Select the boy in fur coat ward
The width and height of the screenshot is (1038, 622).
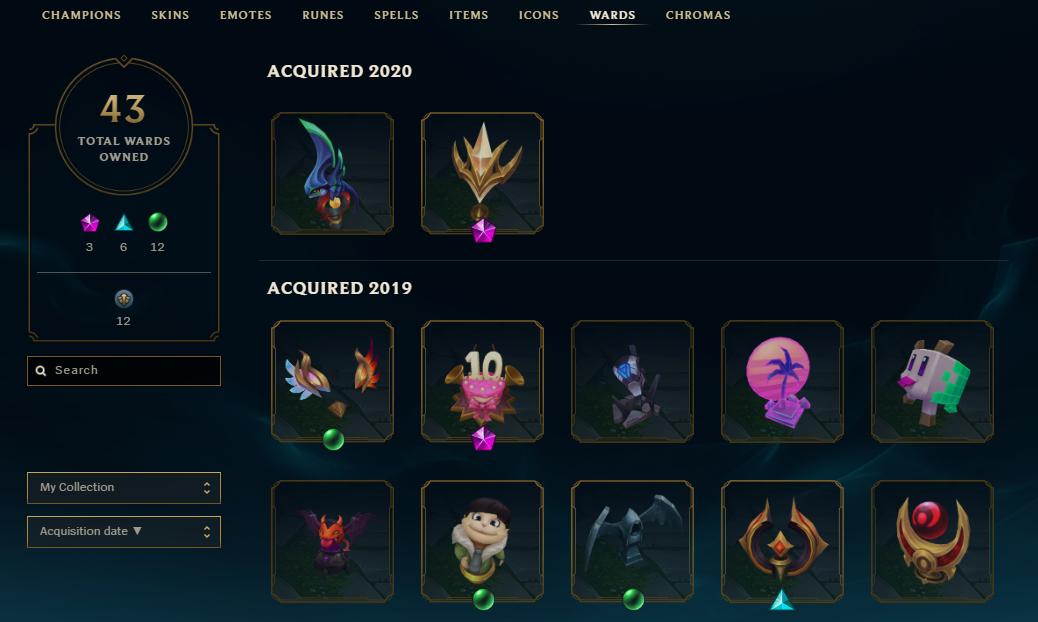tap(482, 541)
